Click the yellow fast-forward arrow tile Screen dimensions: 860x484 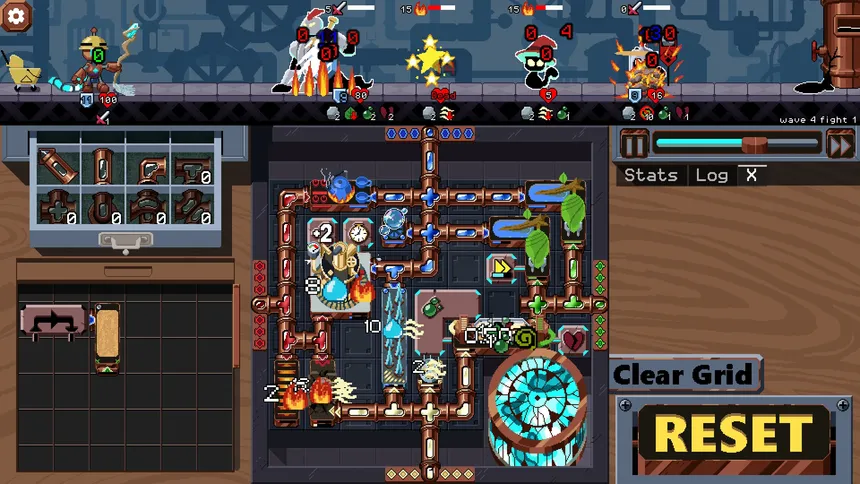pyautogui.click(x=501, y=267)
